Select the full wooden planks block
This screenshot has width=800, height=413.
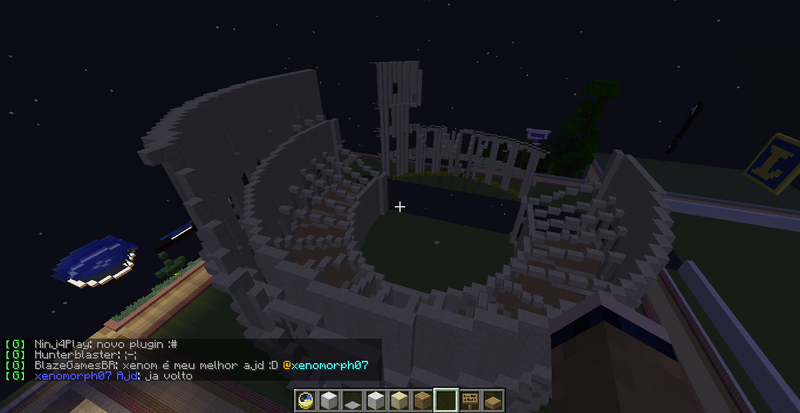coord(421,401)
